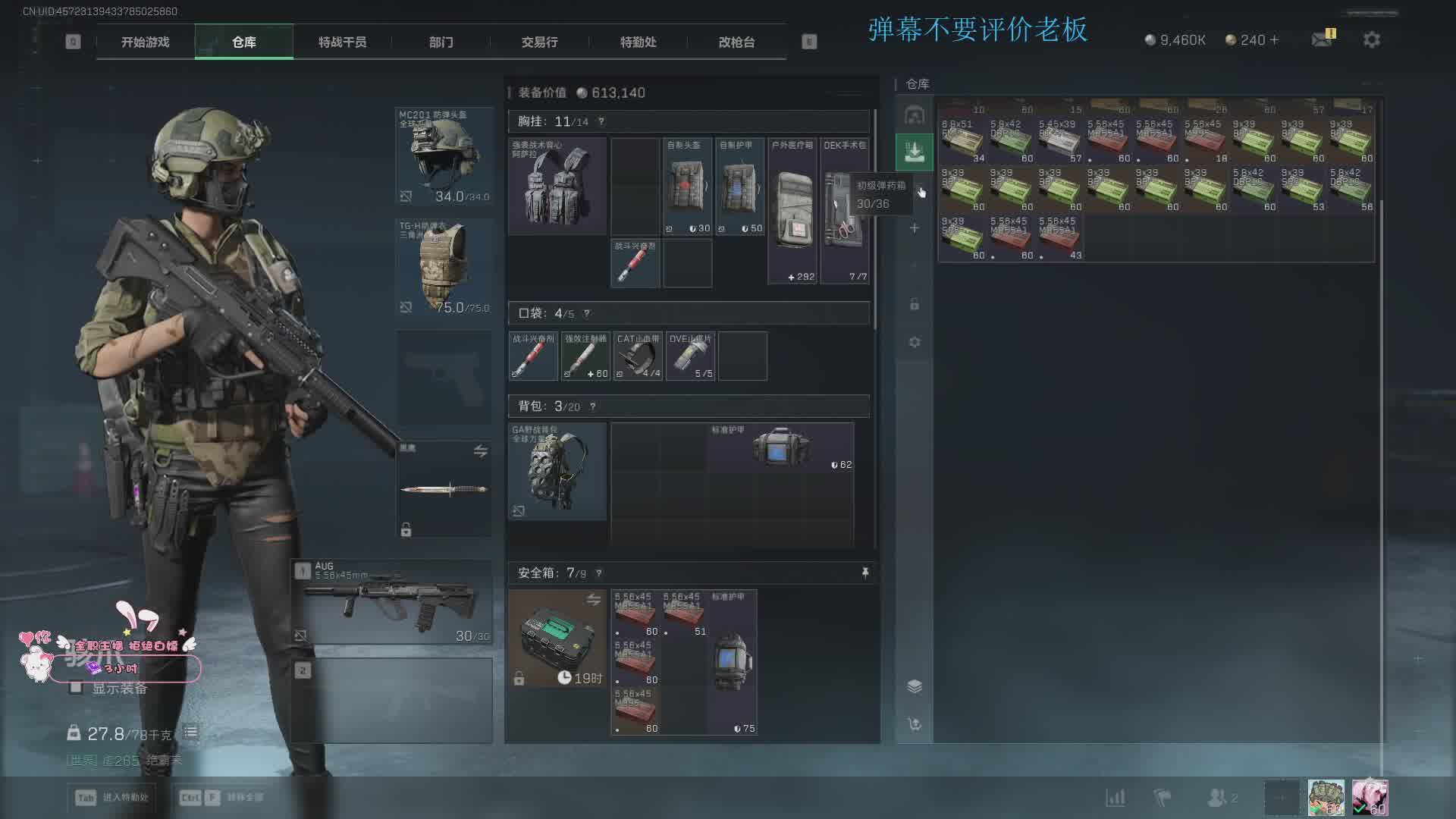Select the CAT止血带 tourniquet in pocket
1456x819 pixels.
point(638,356)
